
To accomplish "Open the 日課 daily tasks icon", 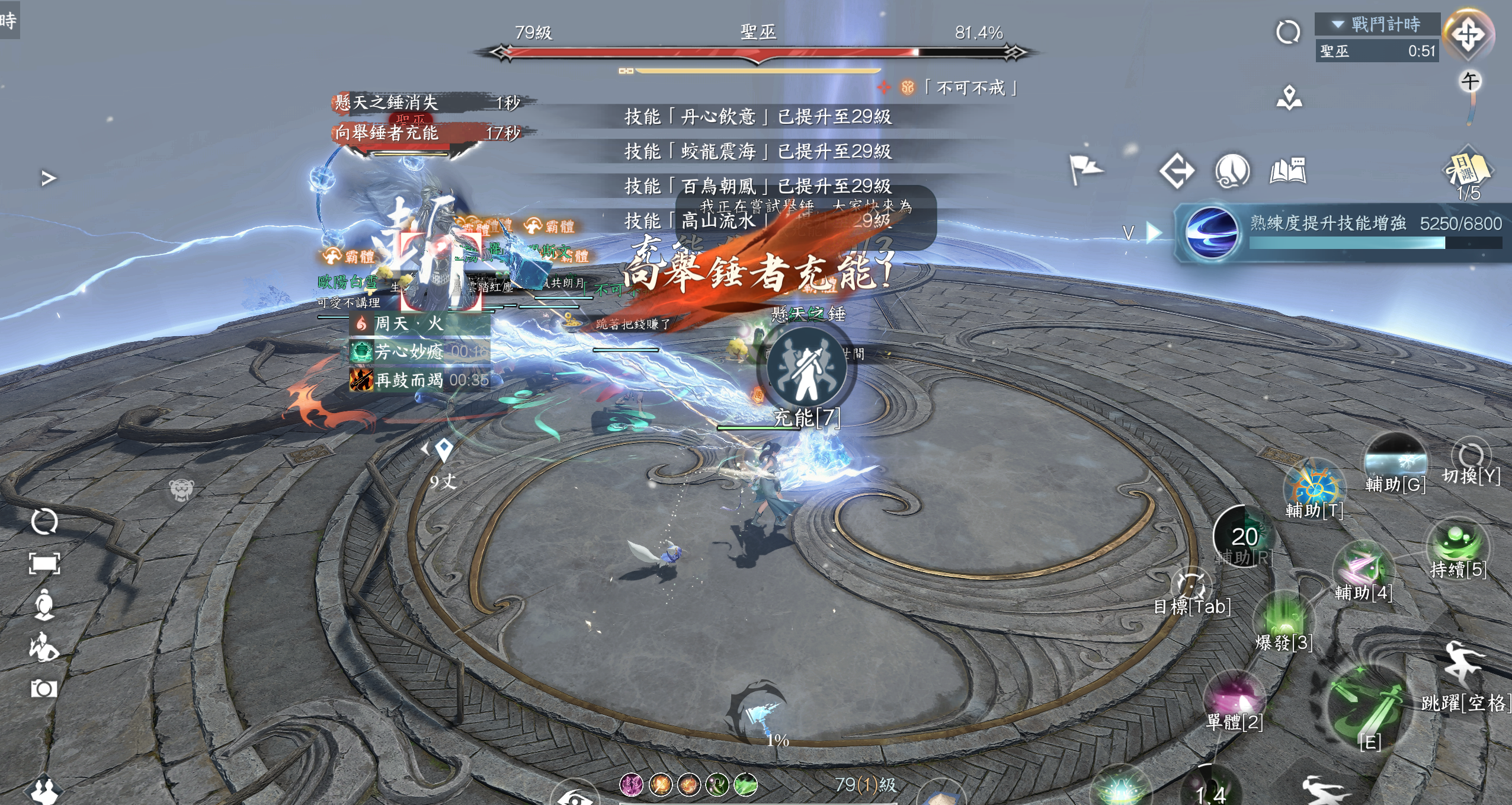I will pyautogui.click(x=1467, y=172).
